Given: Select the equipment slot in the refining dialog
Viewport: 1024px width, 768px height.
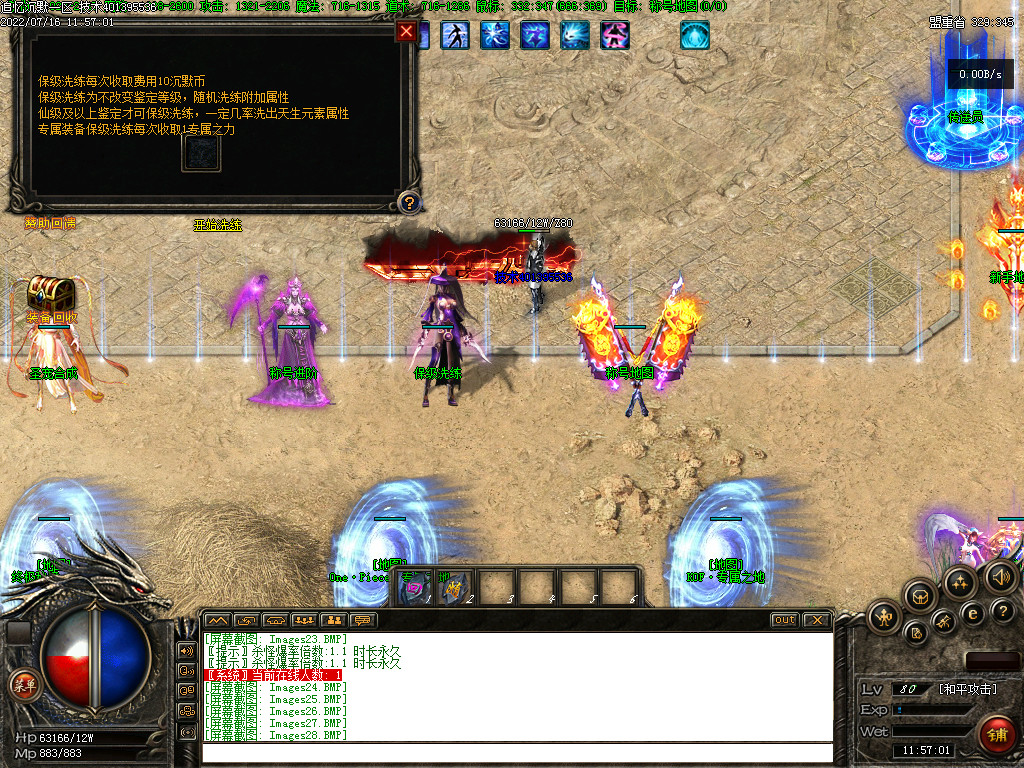Looking at the screenshot, I should coord(201,153).
